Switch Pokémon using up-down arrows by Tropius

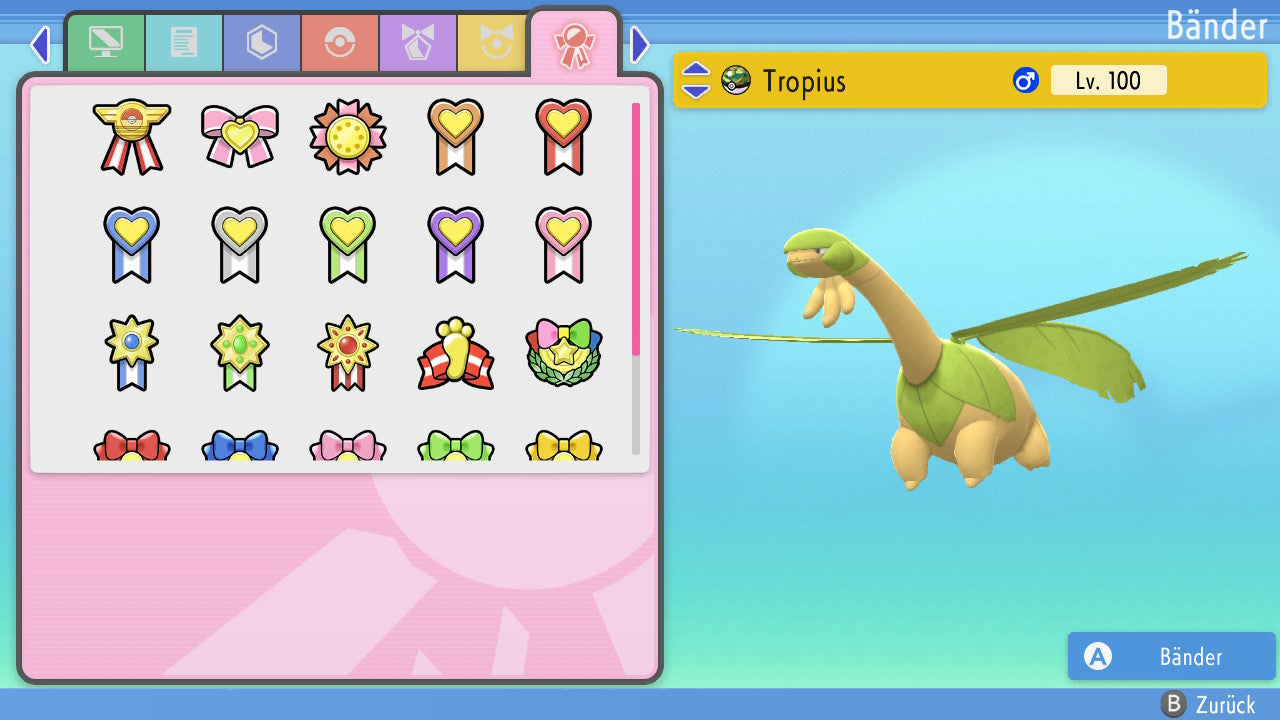point(695,80)
